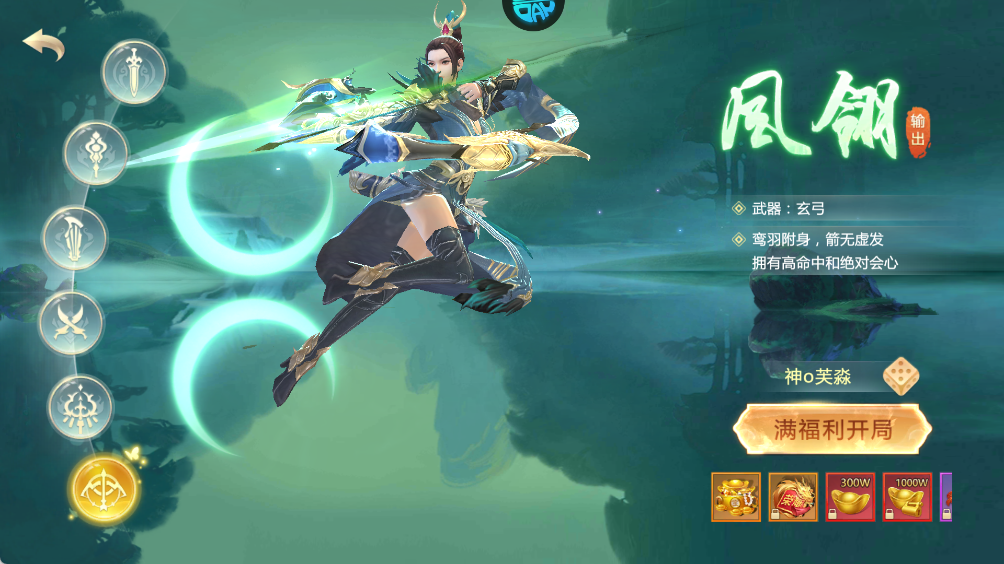This screenshot has height=564, width=1004.
Task: Check the 300W gold ingot reward
Action: [850, 497]
